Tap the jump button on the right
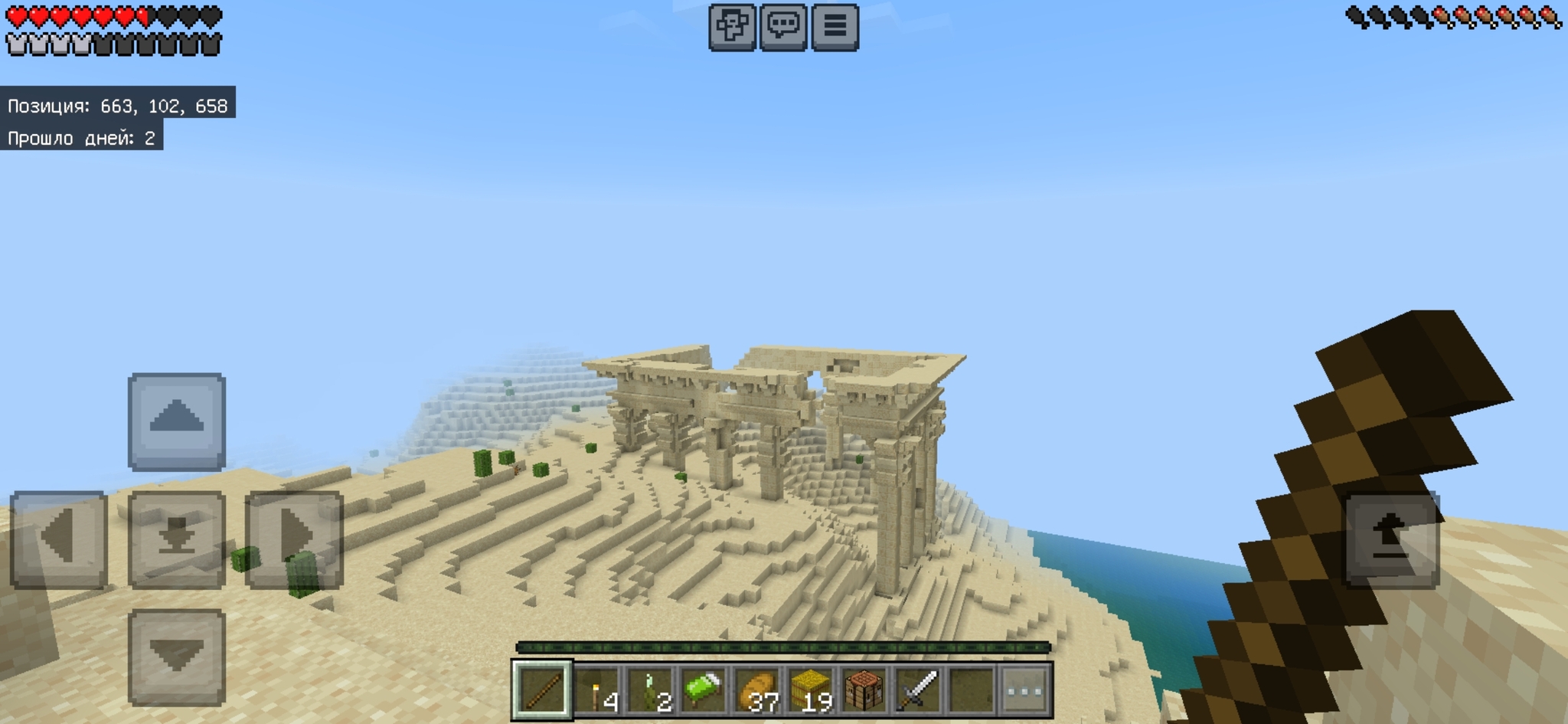The width and height of the screenshot is (1568, 724). coord(1392,539)
